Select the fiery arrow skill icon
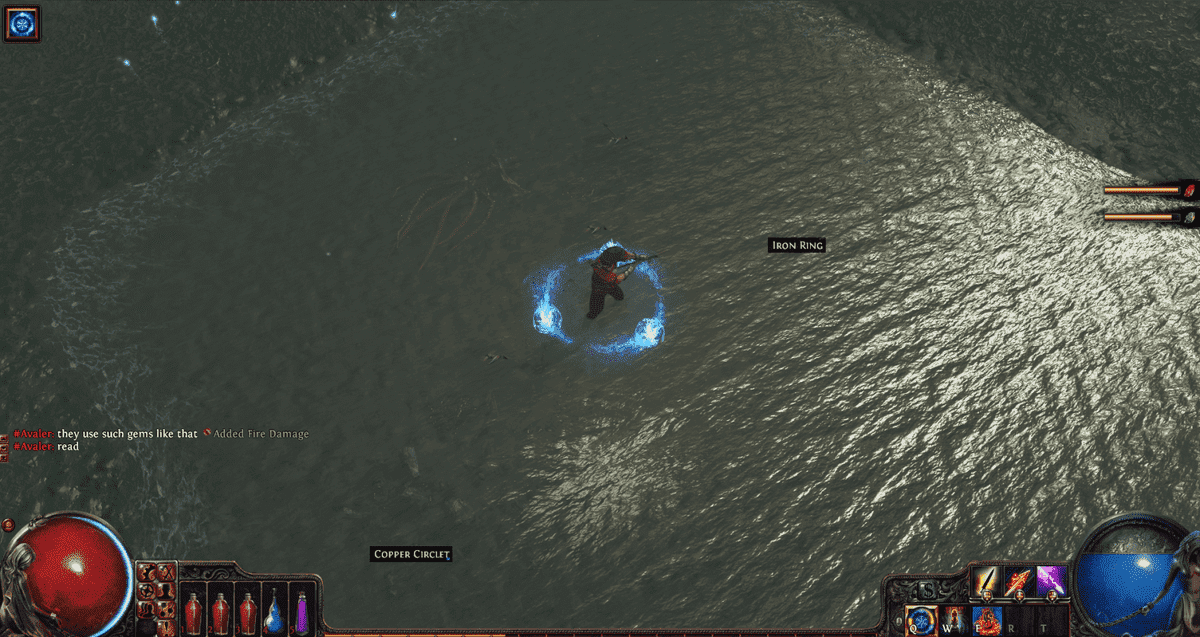 [x=1019, y=581]
